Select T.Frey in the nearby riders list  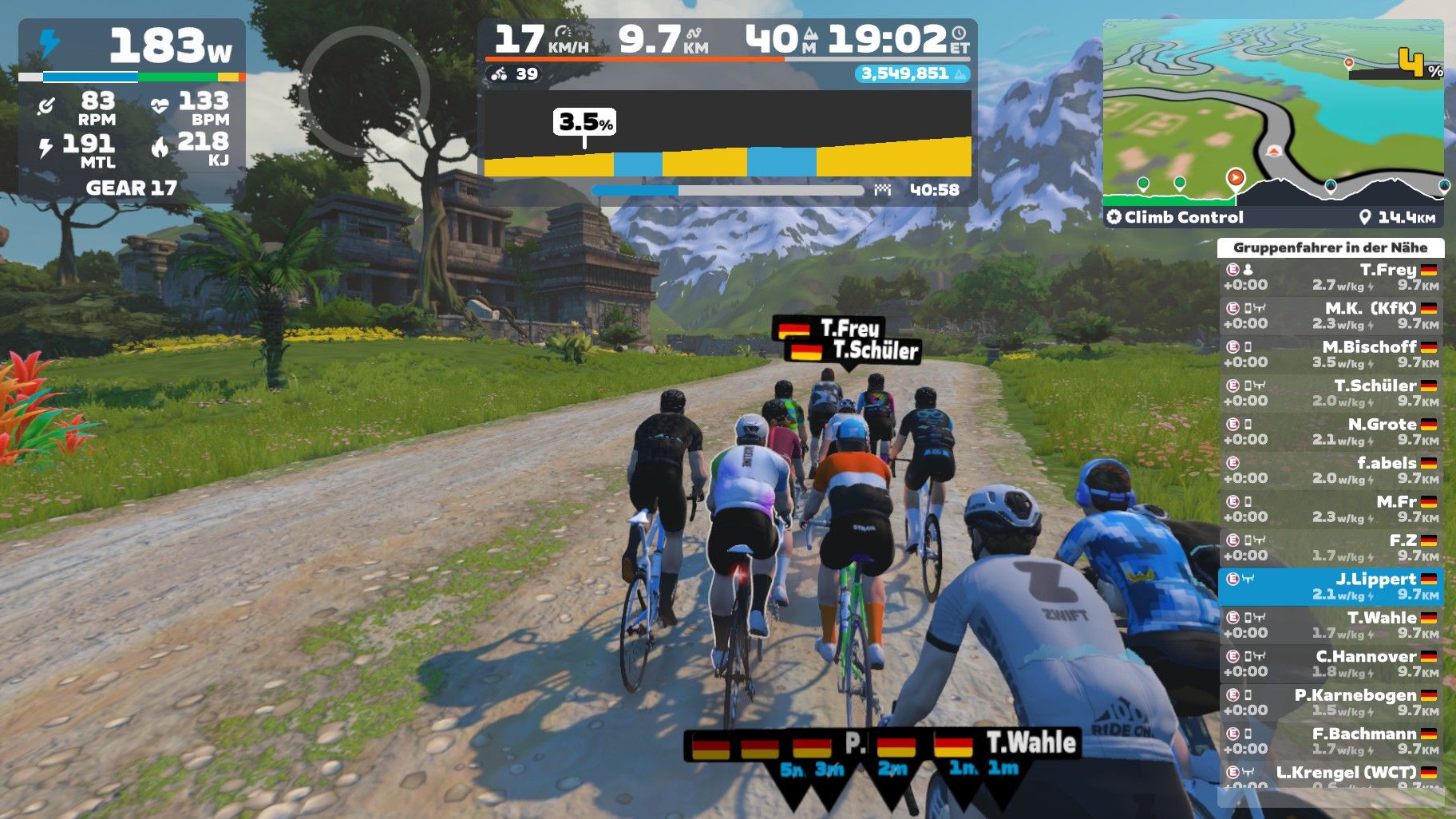(1331, 277)
